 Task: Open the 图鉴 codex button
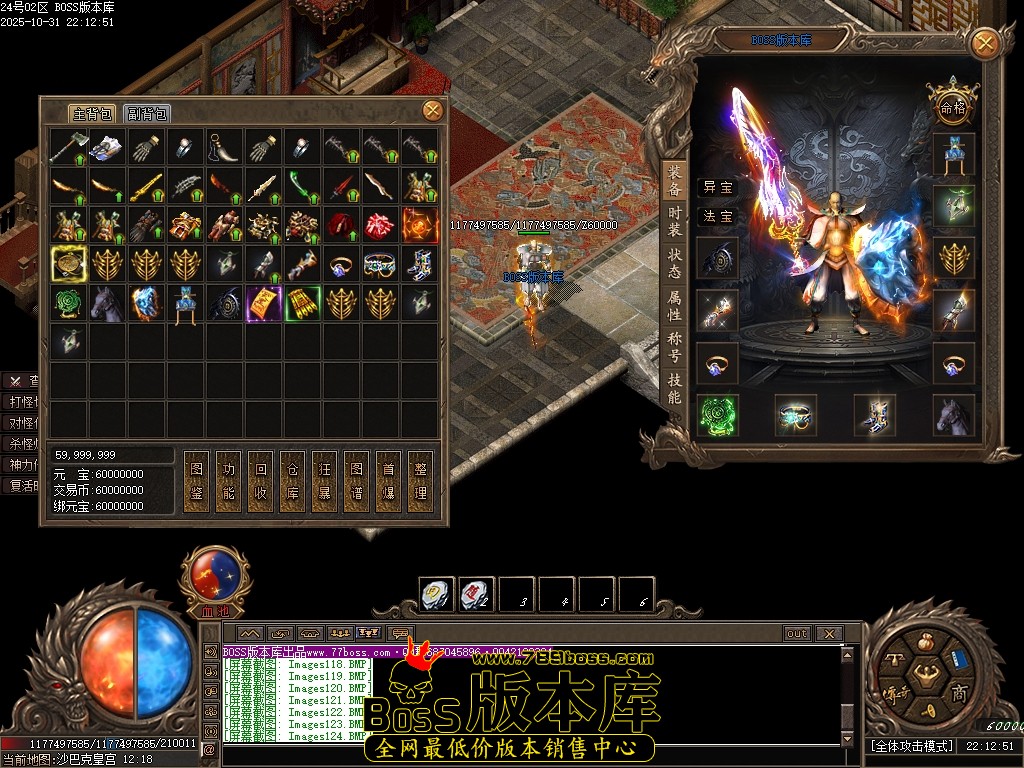(196, 481)
